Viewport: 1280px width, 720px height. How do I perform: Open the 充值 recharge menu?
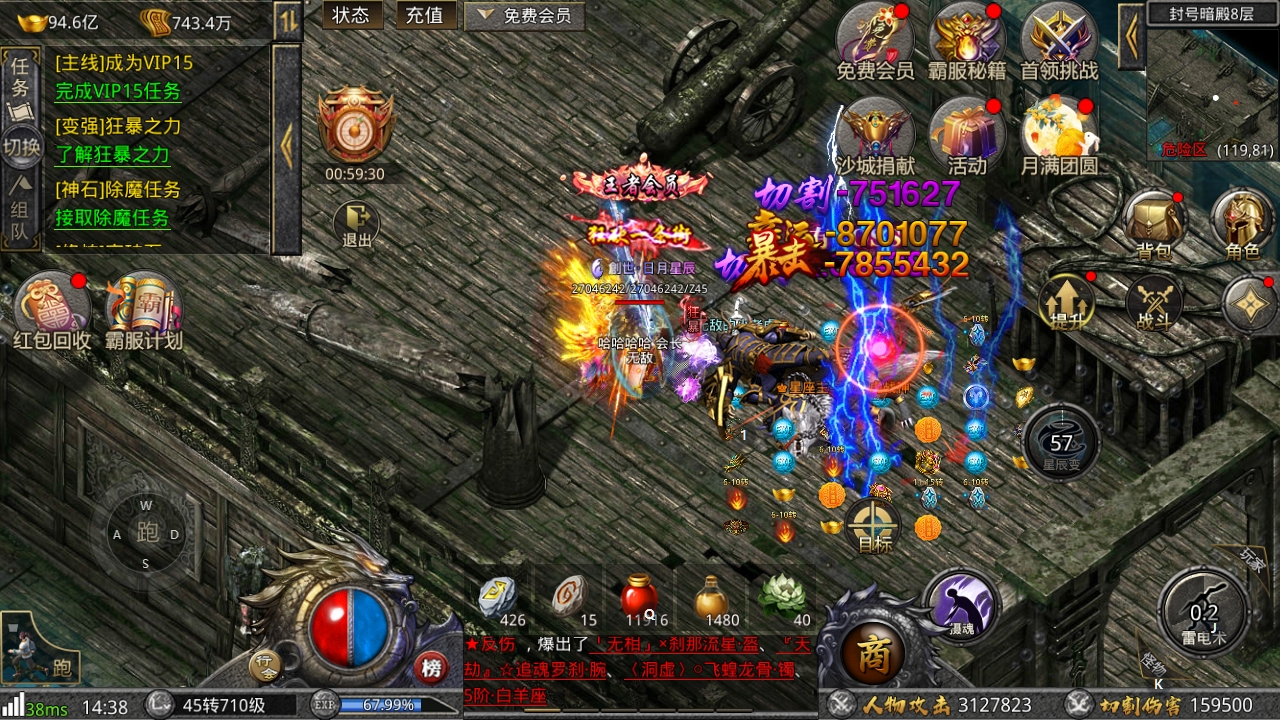click(x=426, y=15)
